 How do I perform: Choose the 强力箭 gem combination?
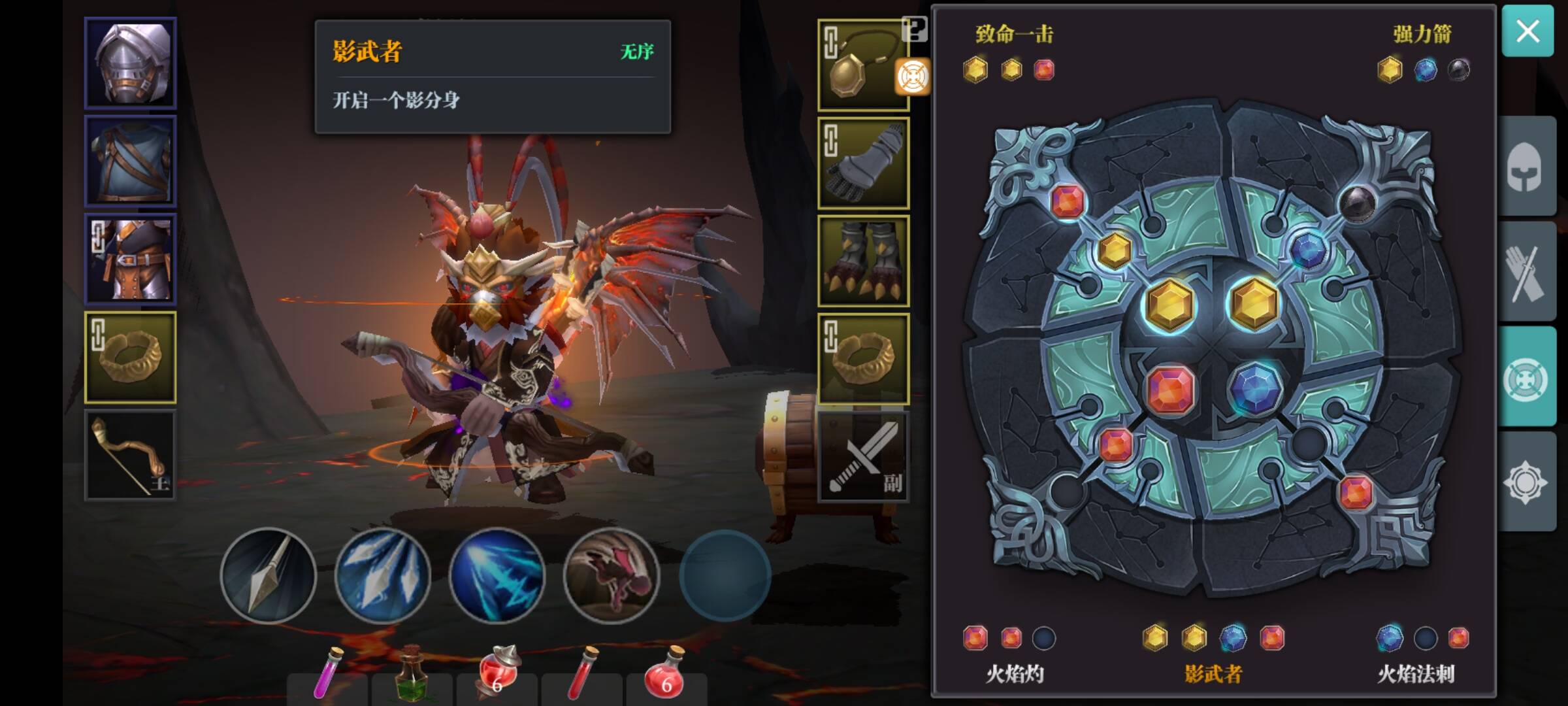click(x=1422, y=34)
